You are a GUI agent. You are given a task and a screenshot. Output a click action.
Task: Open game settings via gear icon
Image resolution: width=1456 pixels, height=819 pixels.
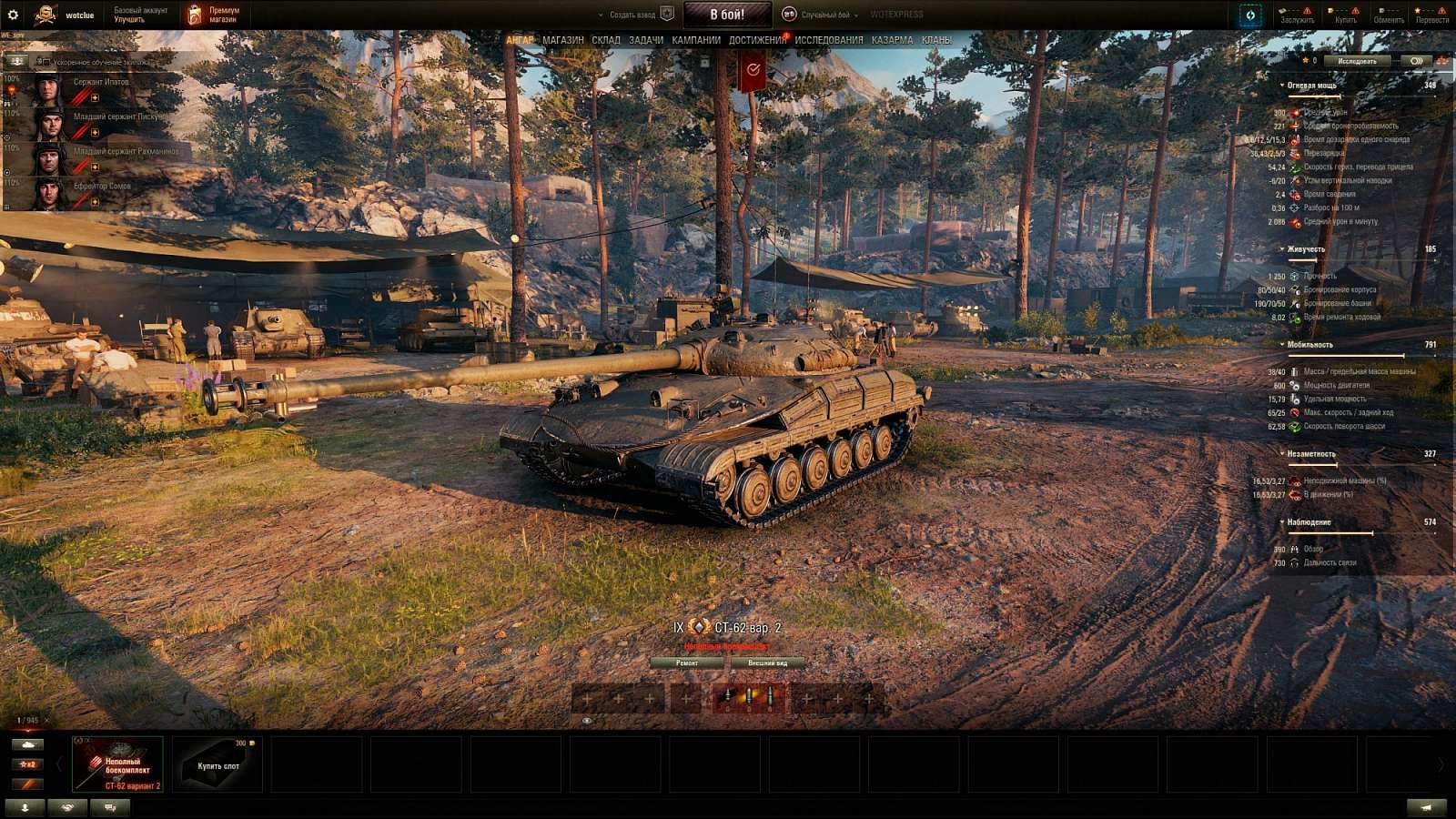tap(12, 12)
